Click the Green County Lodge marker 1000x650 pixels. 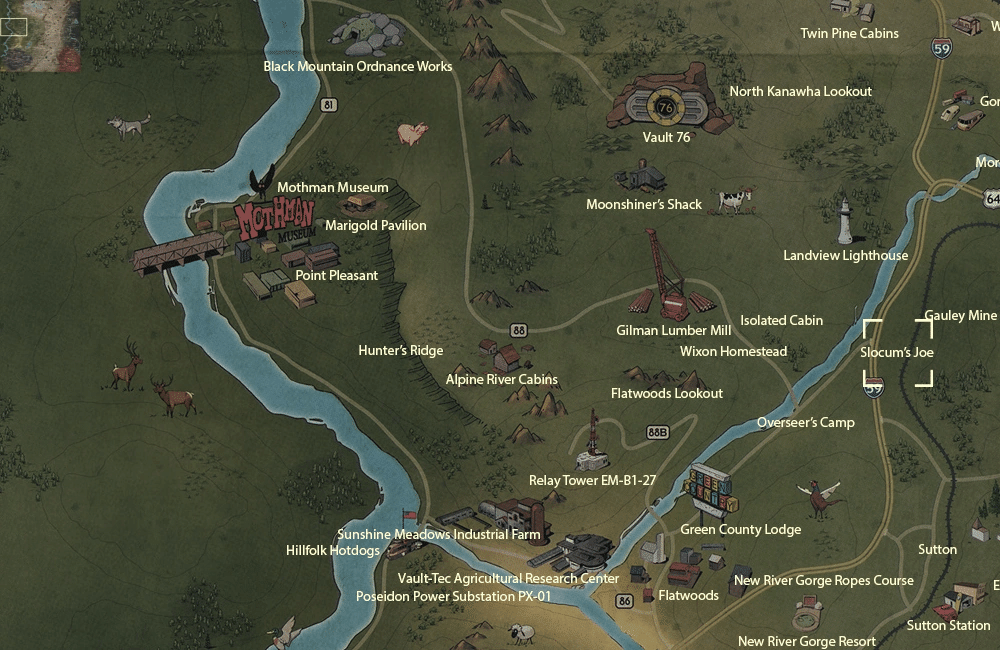[712, 491]
